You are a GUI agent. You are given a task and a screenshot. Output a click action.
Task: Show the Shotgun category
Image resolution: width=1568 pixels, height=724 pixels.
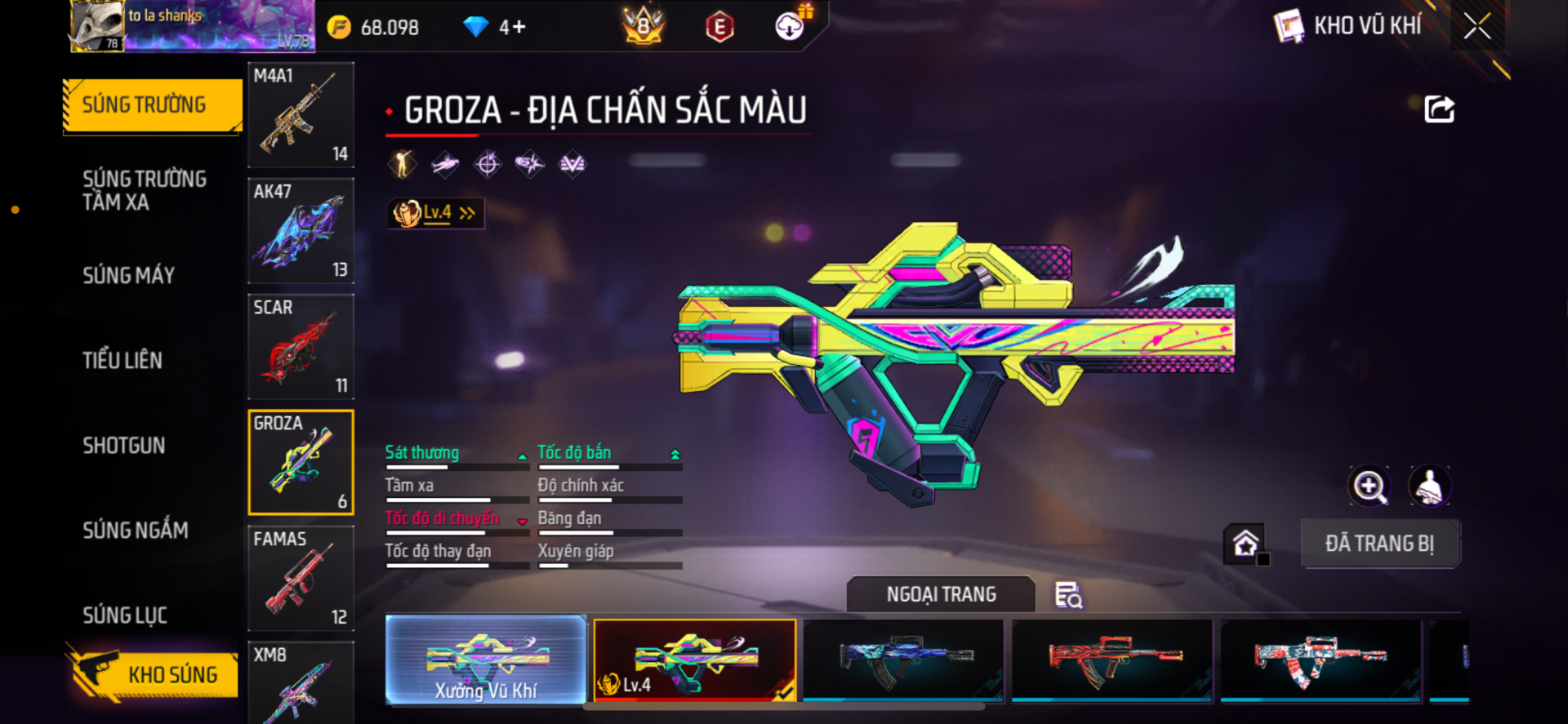point(124,445)
